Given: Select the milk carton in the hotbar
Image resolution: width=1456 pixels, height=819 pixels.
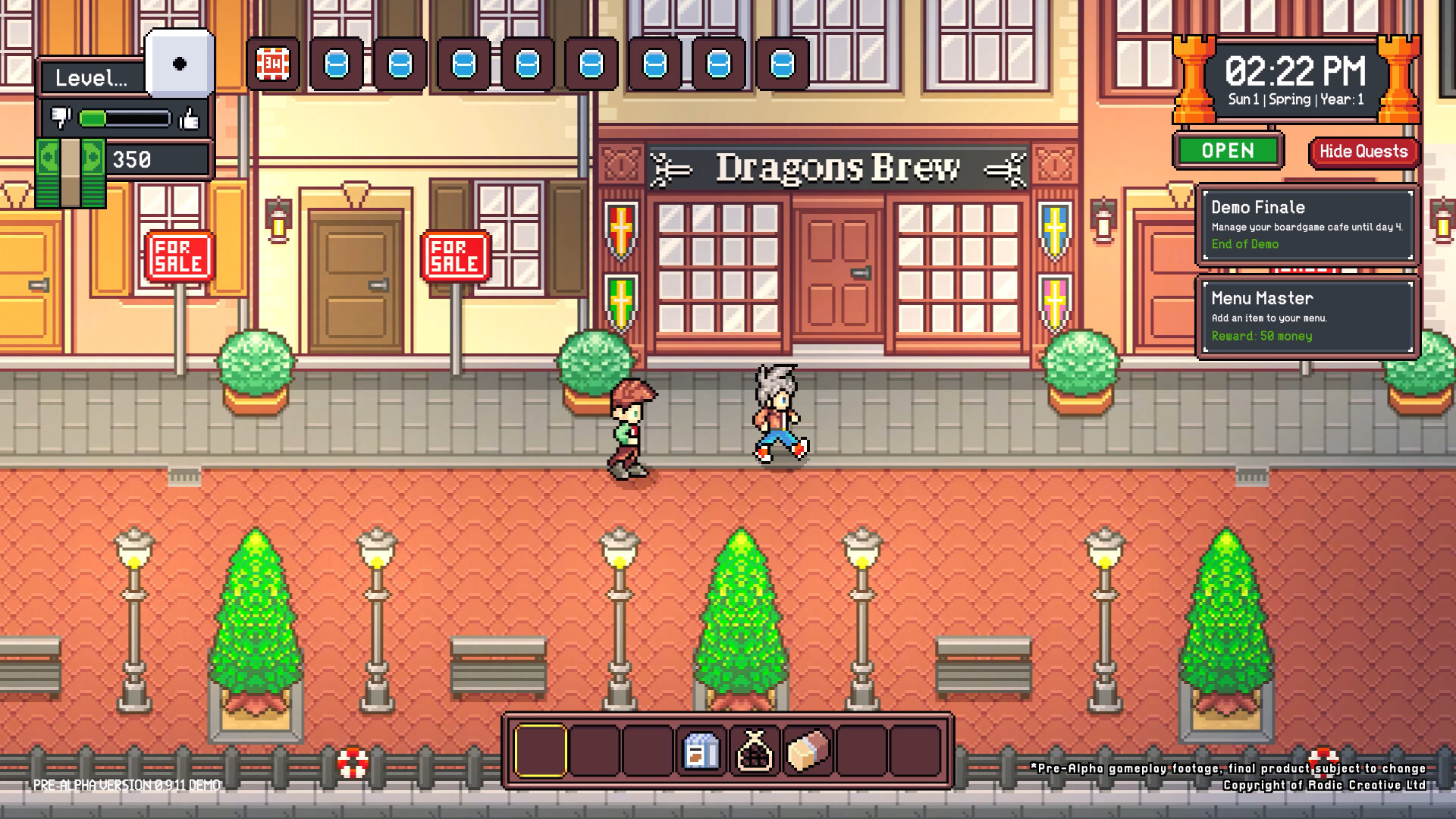Looking at the screenshot, I should tap(701, 752).
